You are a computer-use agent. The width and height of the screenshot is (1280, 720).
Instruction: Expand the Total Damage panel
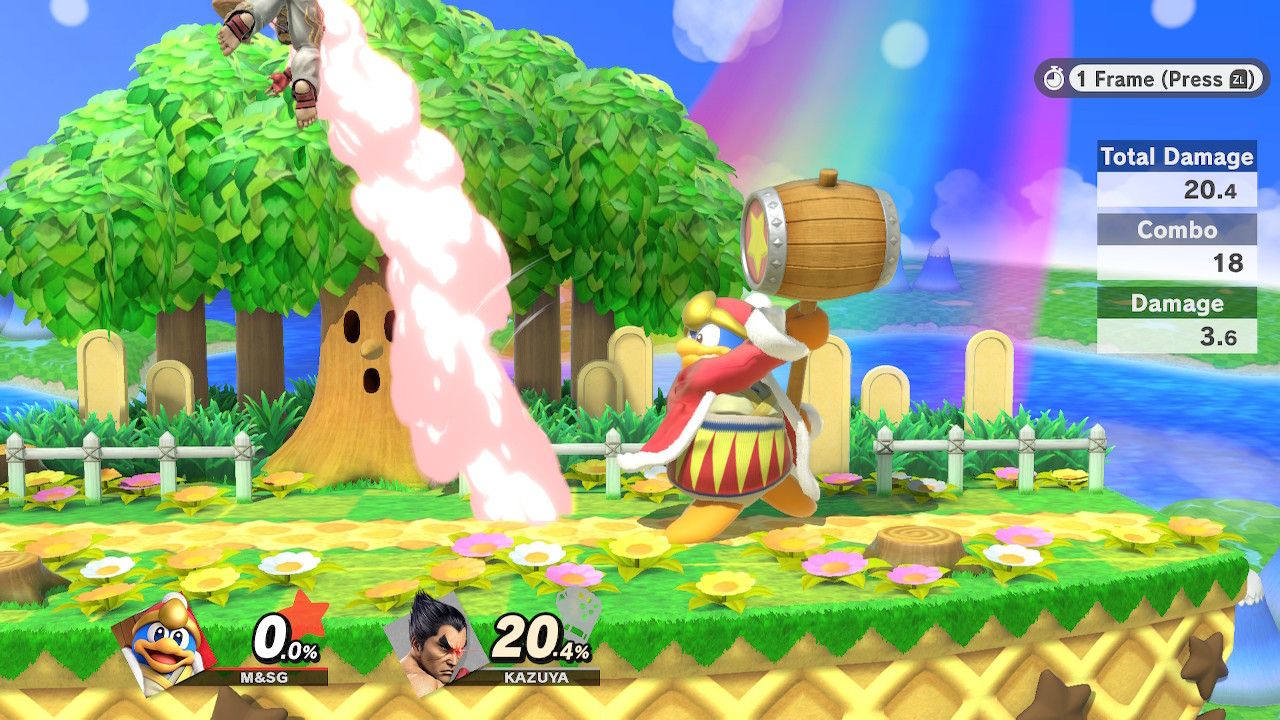(x=1176, y=172)
